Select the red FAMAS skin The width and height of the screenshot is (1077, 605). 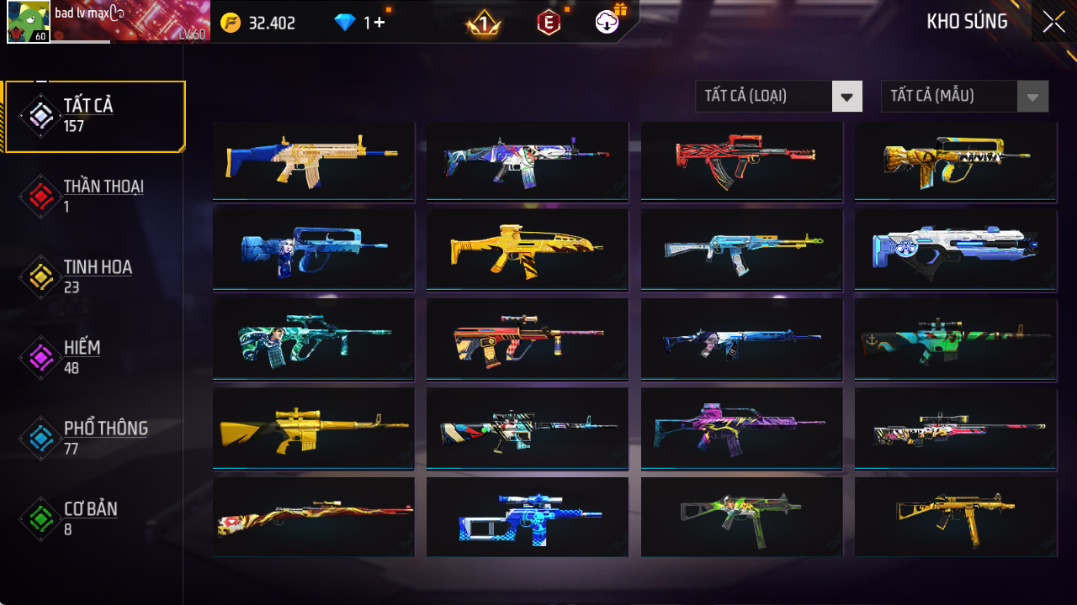[x=741, y=160]
